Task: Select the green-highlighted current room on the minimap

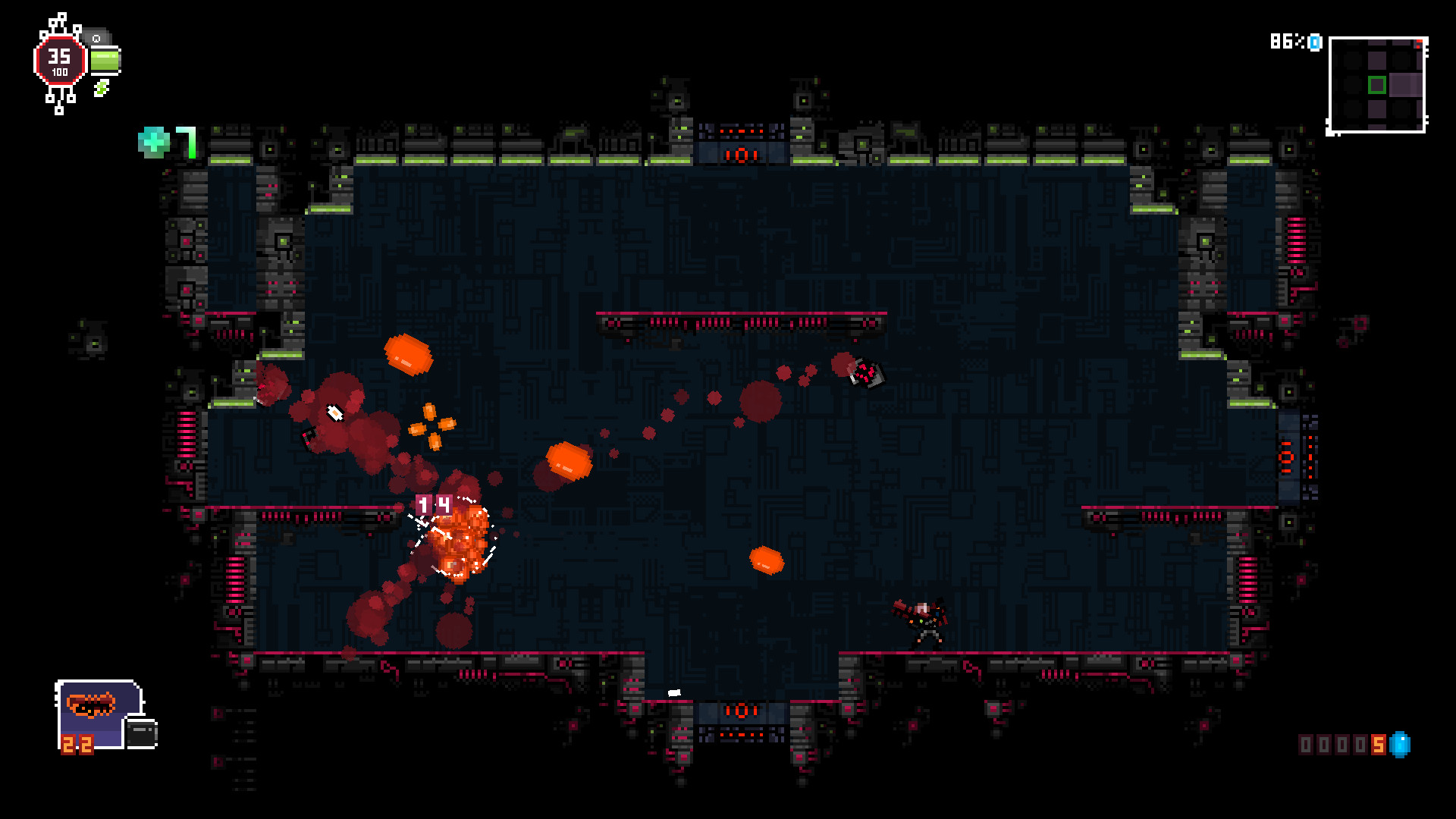Action: [x=1377, y=85]
